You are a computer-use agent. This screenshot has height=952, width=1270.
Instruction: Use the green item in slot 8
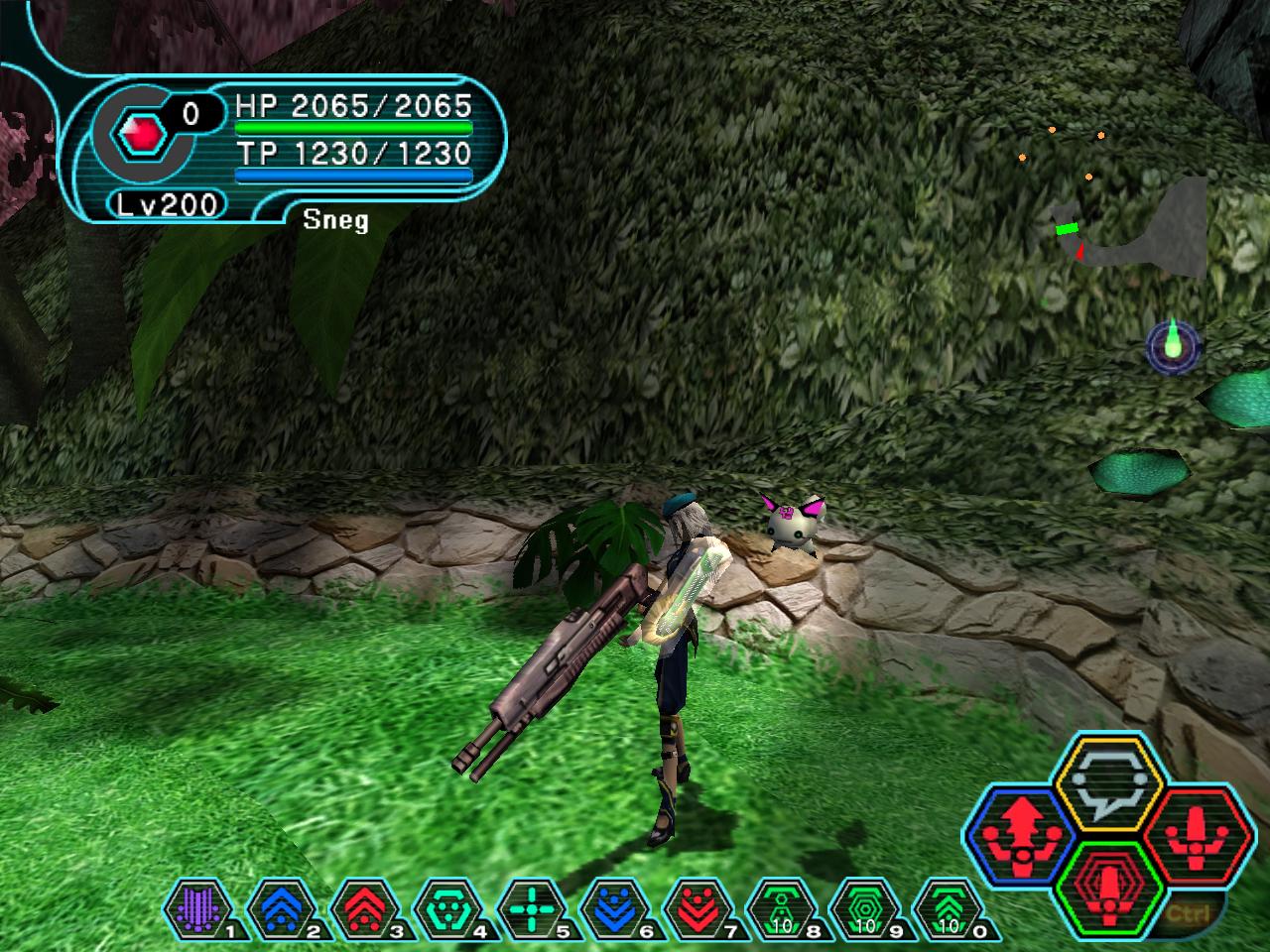coord(781,907)
